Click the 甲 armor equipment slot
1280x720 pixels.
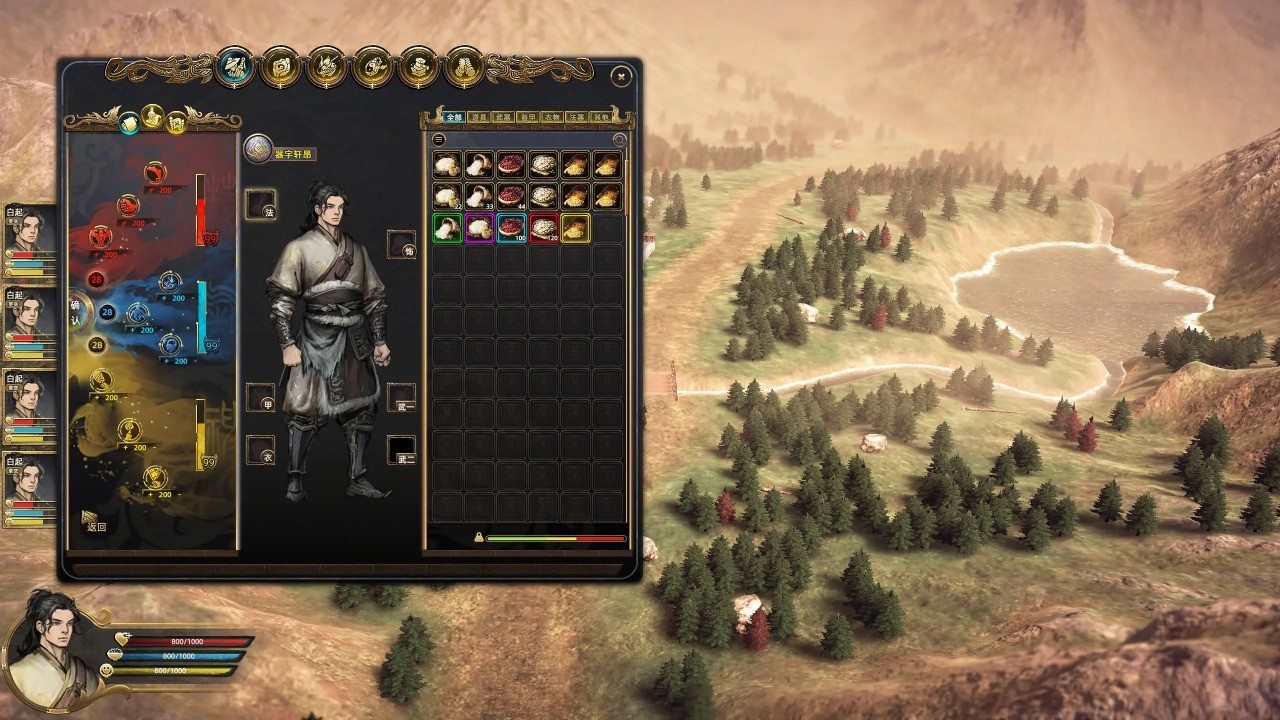[260, 397]
